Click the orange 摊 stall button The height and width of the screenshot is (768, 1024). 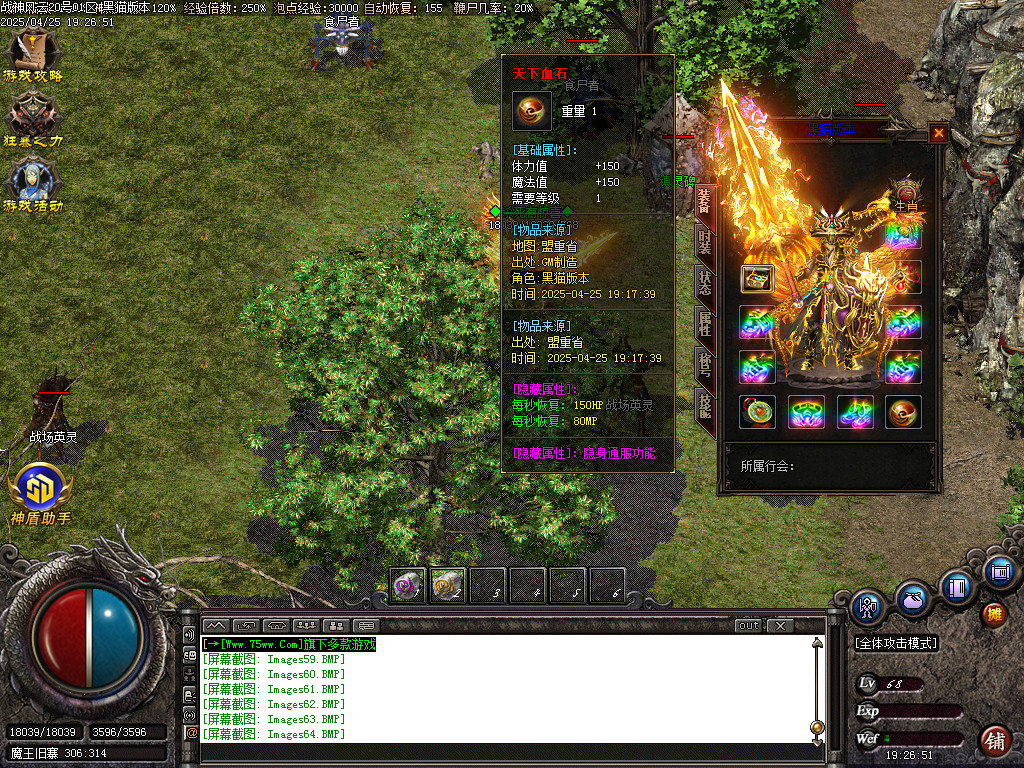pos(993,613)
